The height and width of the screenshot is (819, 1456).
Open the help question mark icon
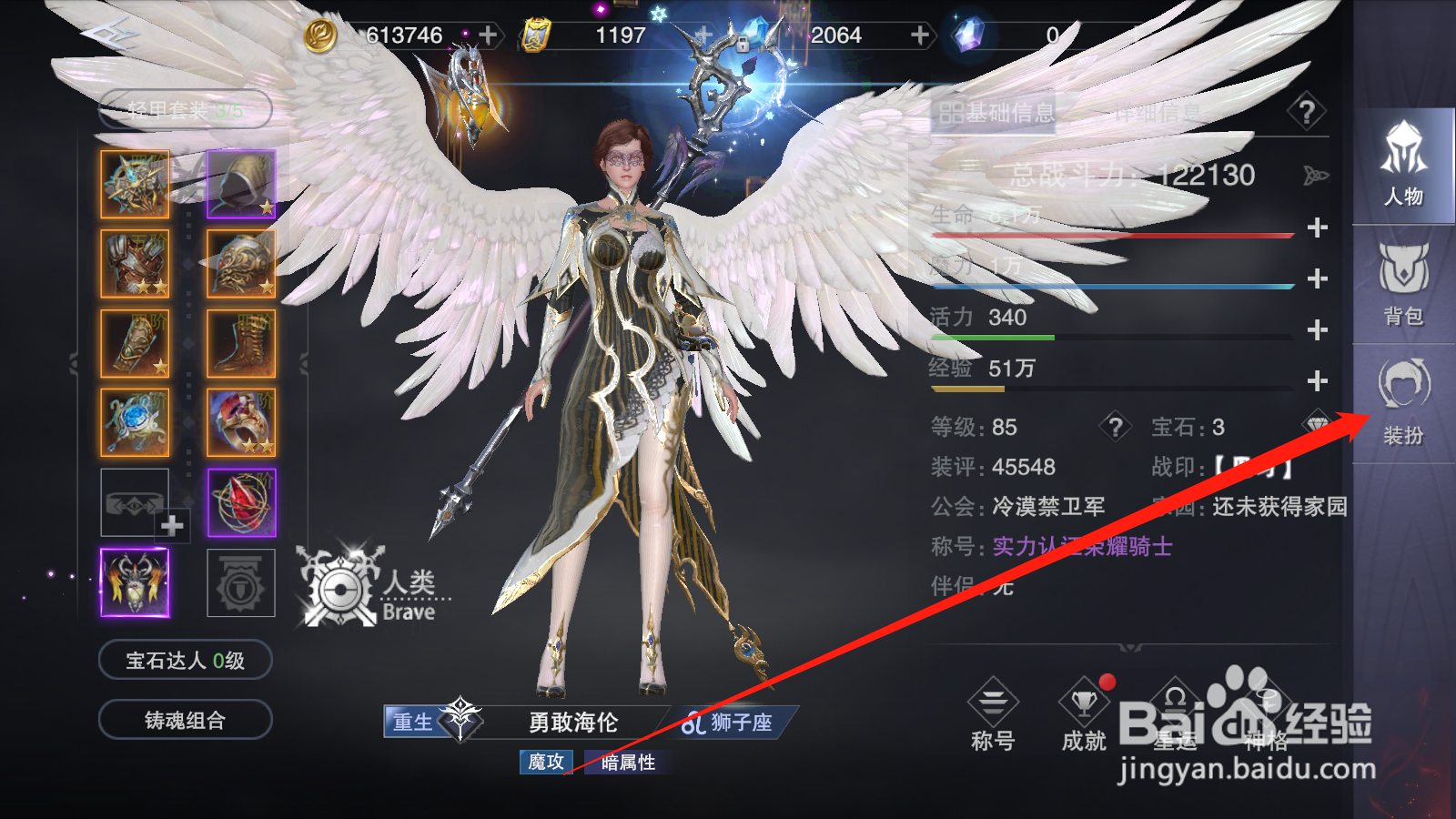[1308, 111]
